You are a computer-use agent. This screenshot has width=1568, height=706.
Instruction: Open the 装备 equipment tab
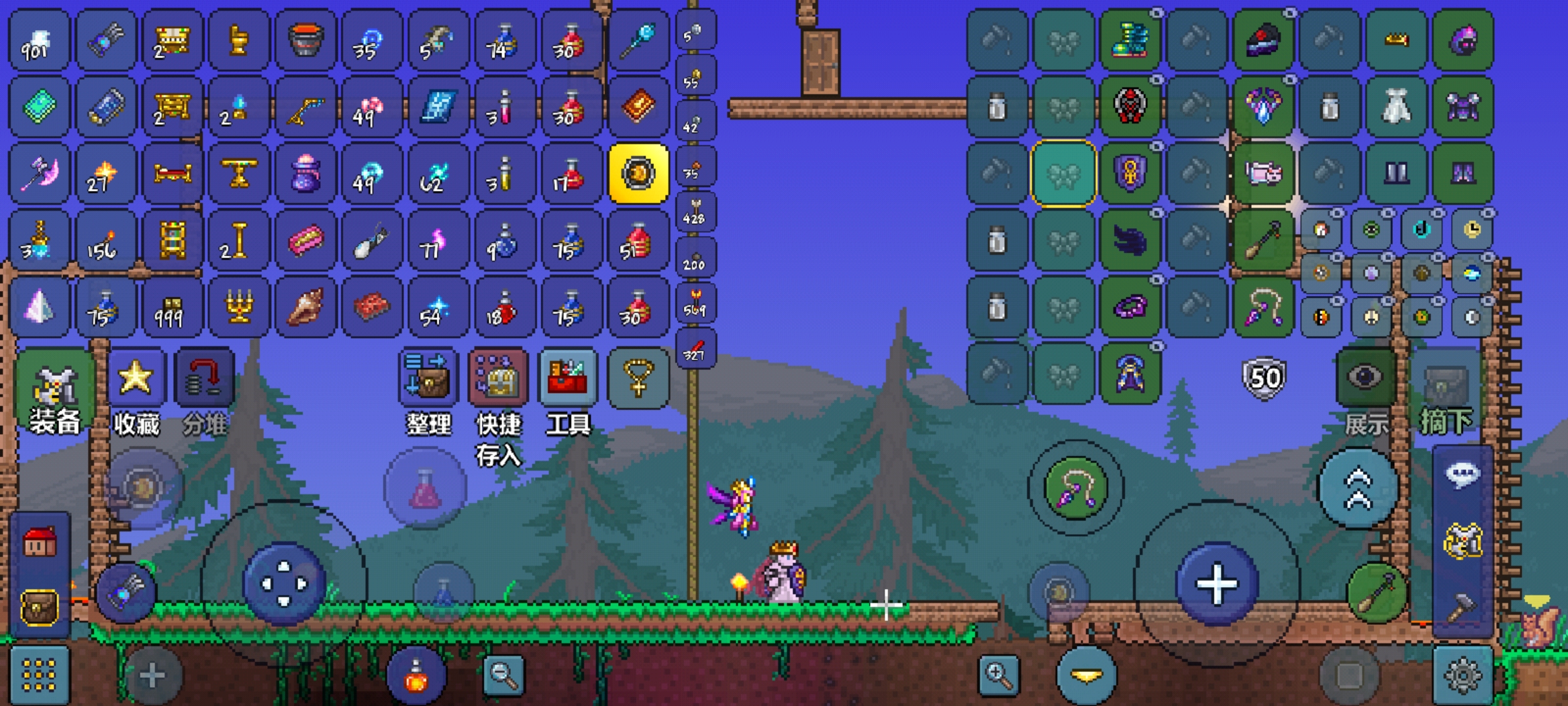pos(55,392)
